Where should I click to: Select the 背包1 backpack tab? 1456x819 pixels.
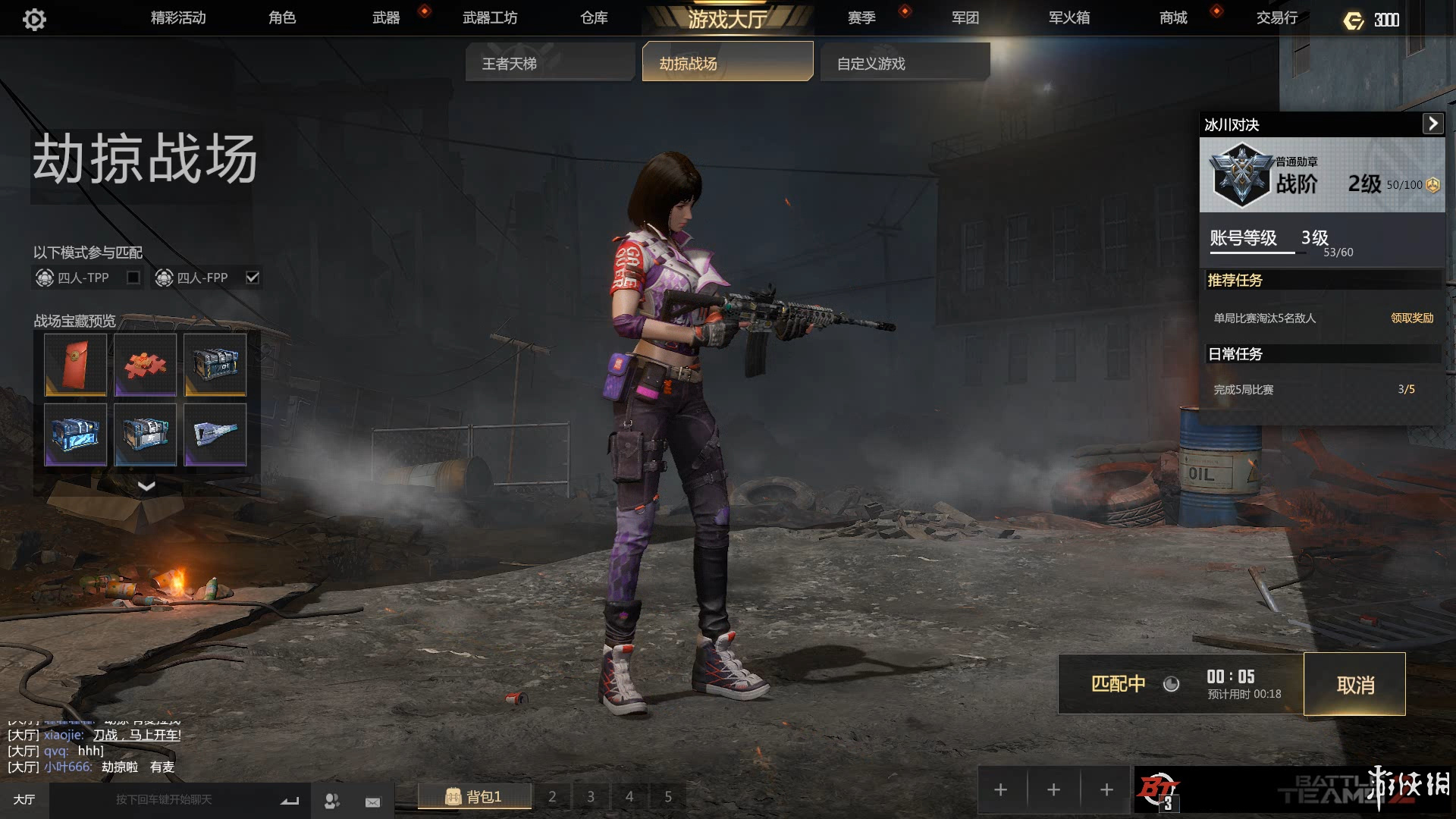pyautogui.click(x=474, y=796)
